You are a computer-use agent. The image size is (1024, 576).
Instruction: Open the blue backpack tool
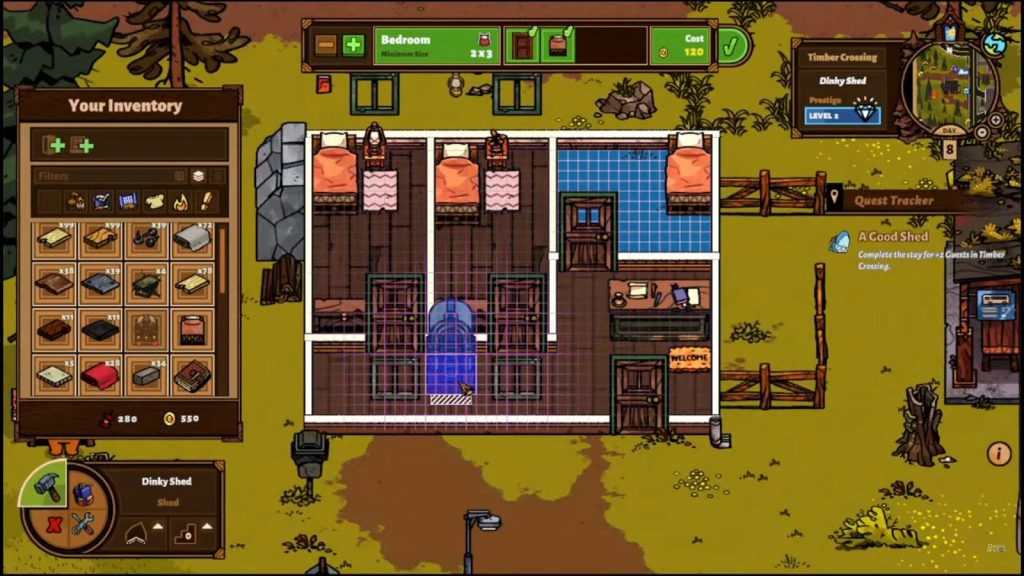click(x=82, y=493)
